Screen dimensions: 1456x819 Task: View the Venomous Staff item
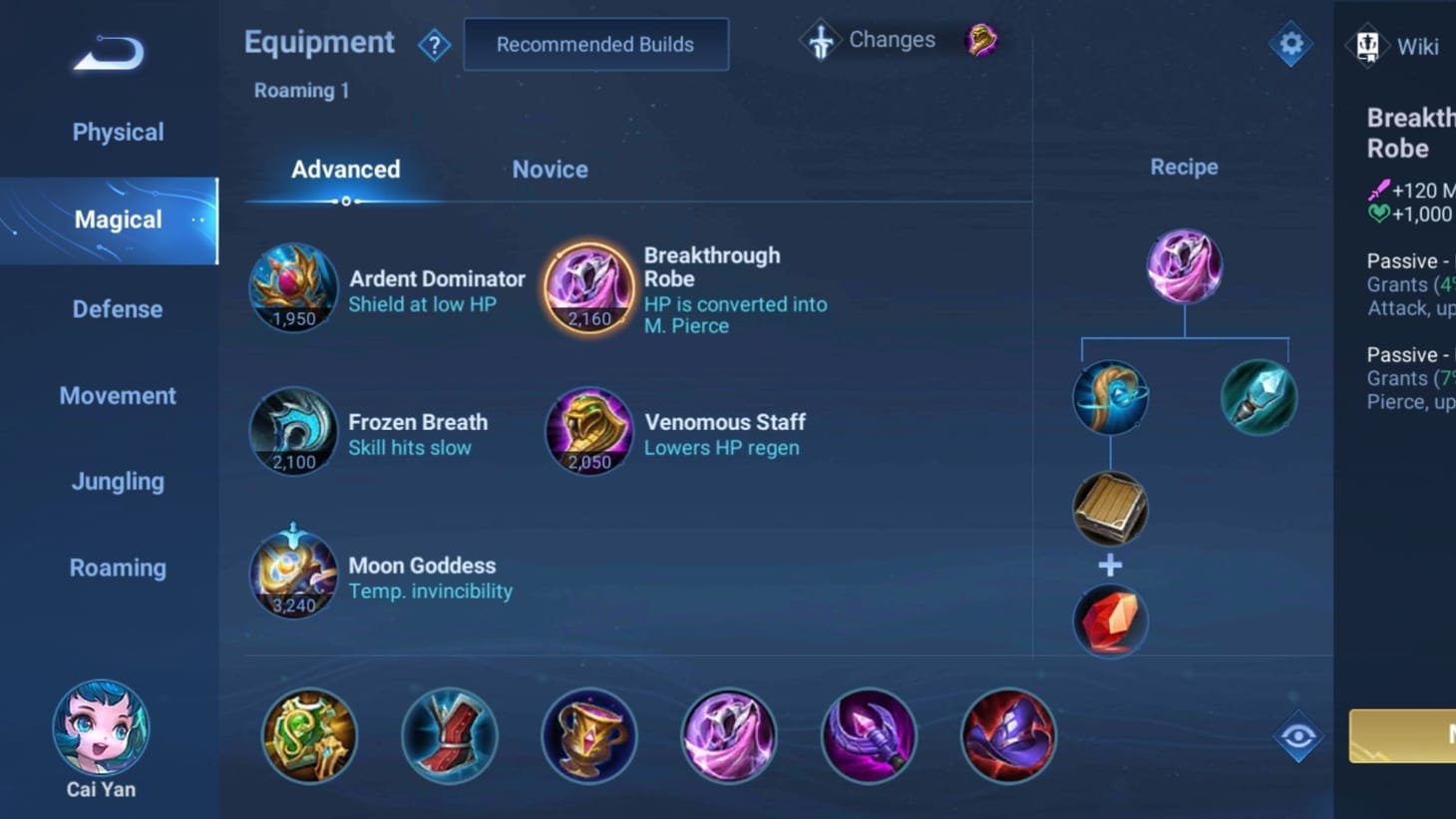point(588,431)
